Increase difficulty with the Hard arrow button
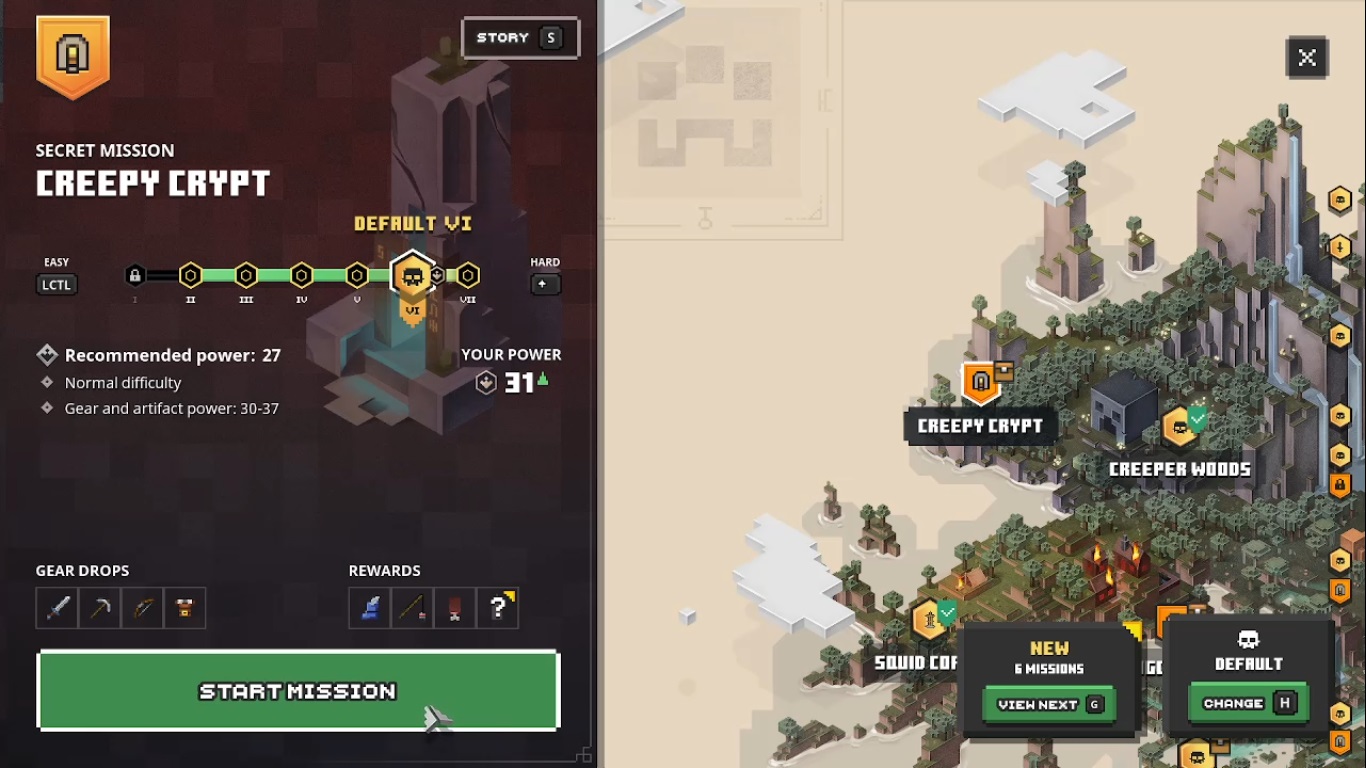Image resolution: width=1366 pixels, height=768 pixels. click(545, 284)
